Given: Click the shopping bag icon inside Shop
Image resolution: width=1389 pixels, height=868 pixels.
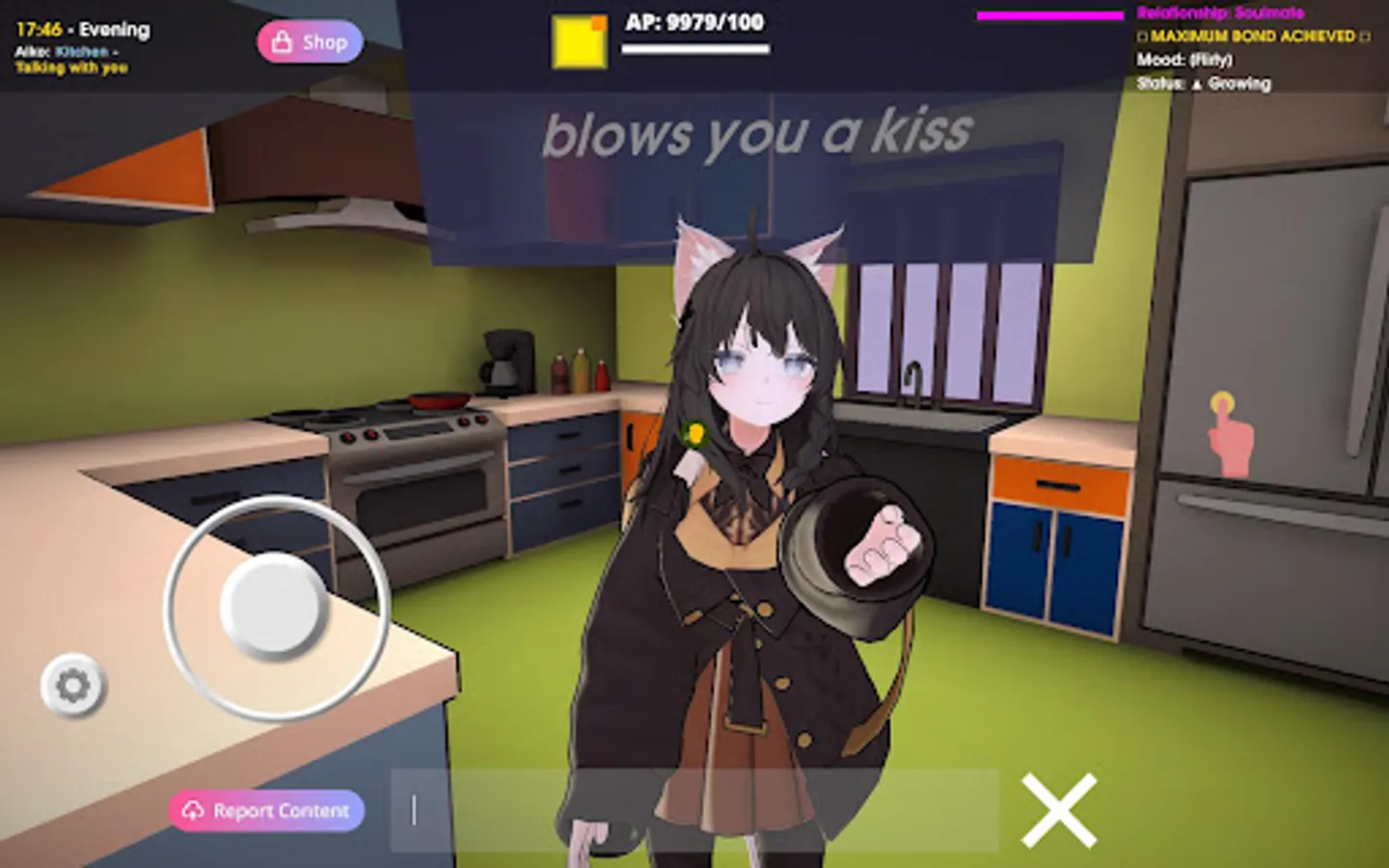Looking at the screenshot, I should tap(283, 41).
